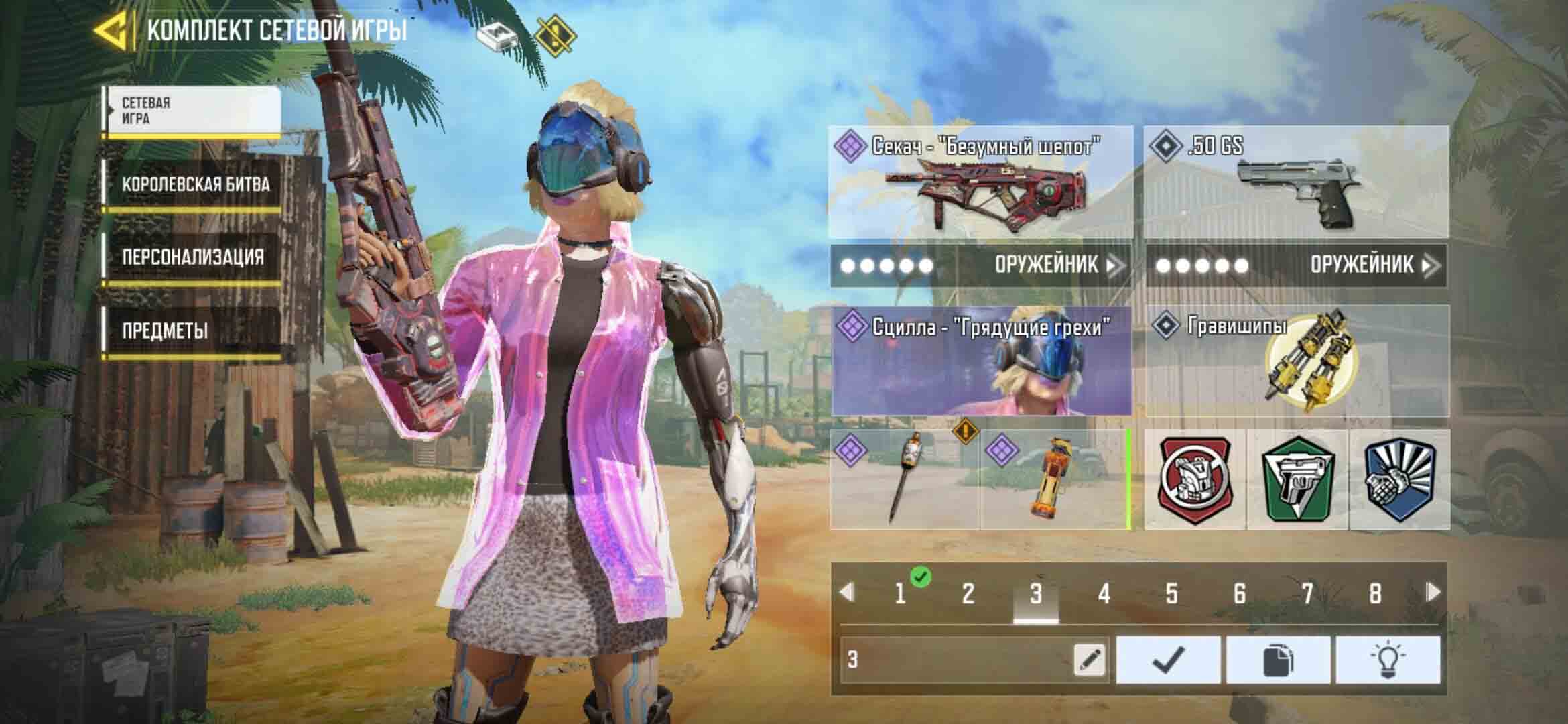Choose the green pistol perk icon
Image resolution: width=1568 pixels, height=724 pixels.
click(1297, 479)
